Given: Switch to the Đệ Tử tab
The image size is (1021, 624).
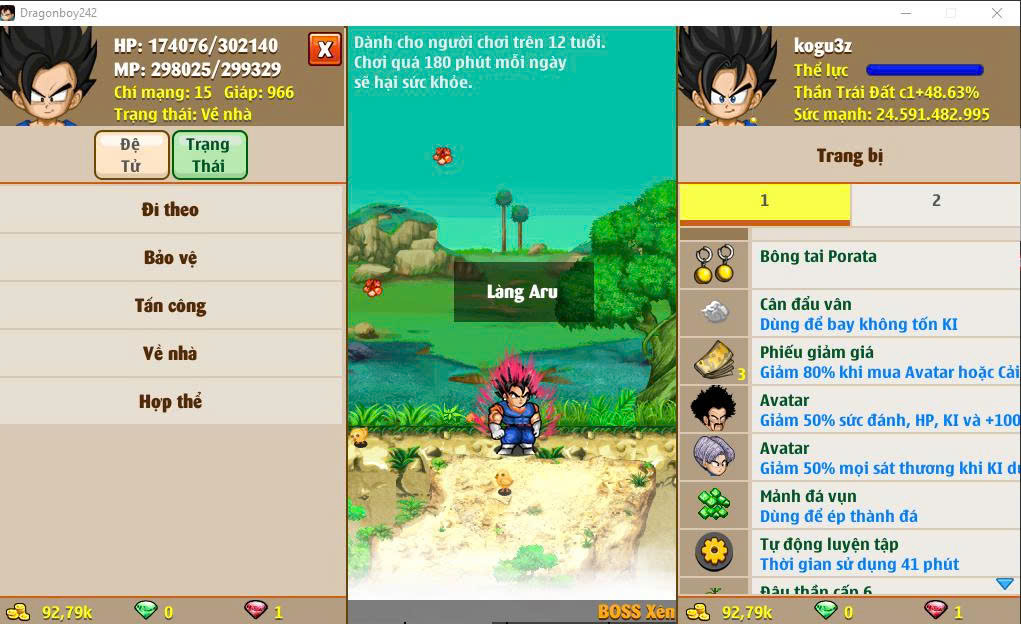Looking at the screenshot, I should pyautogui.click(x=131, y=155).
